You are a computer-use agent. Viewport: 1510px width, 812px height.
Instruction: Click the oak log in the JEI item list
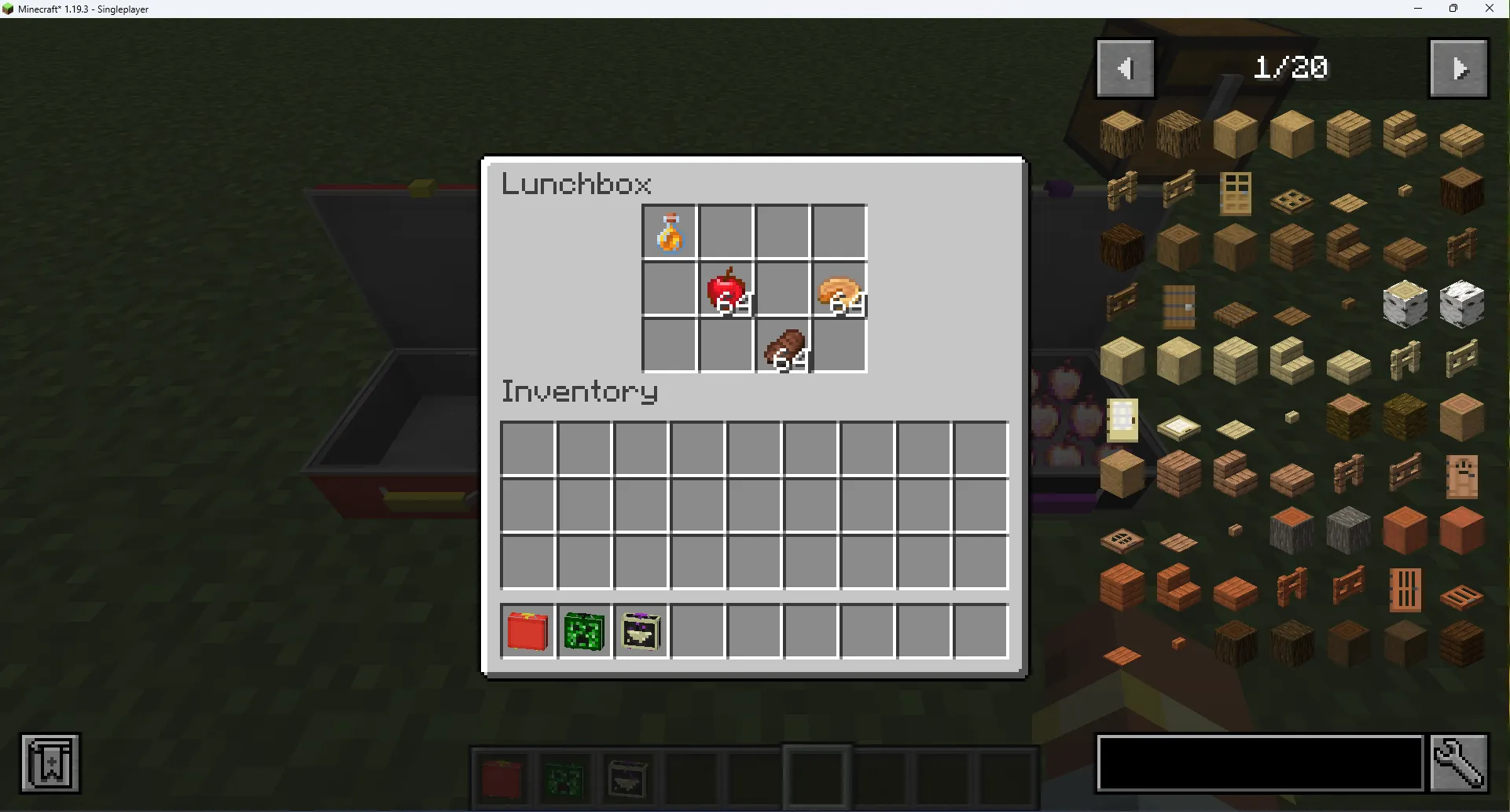click(x=1122, y=134)
